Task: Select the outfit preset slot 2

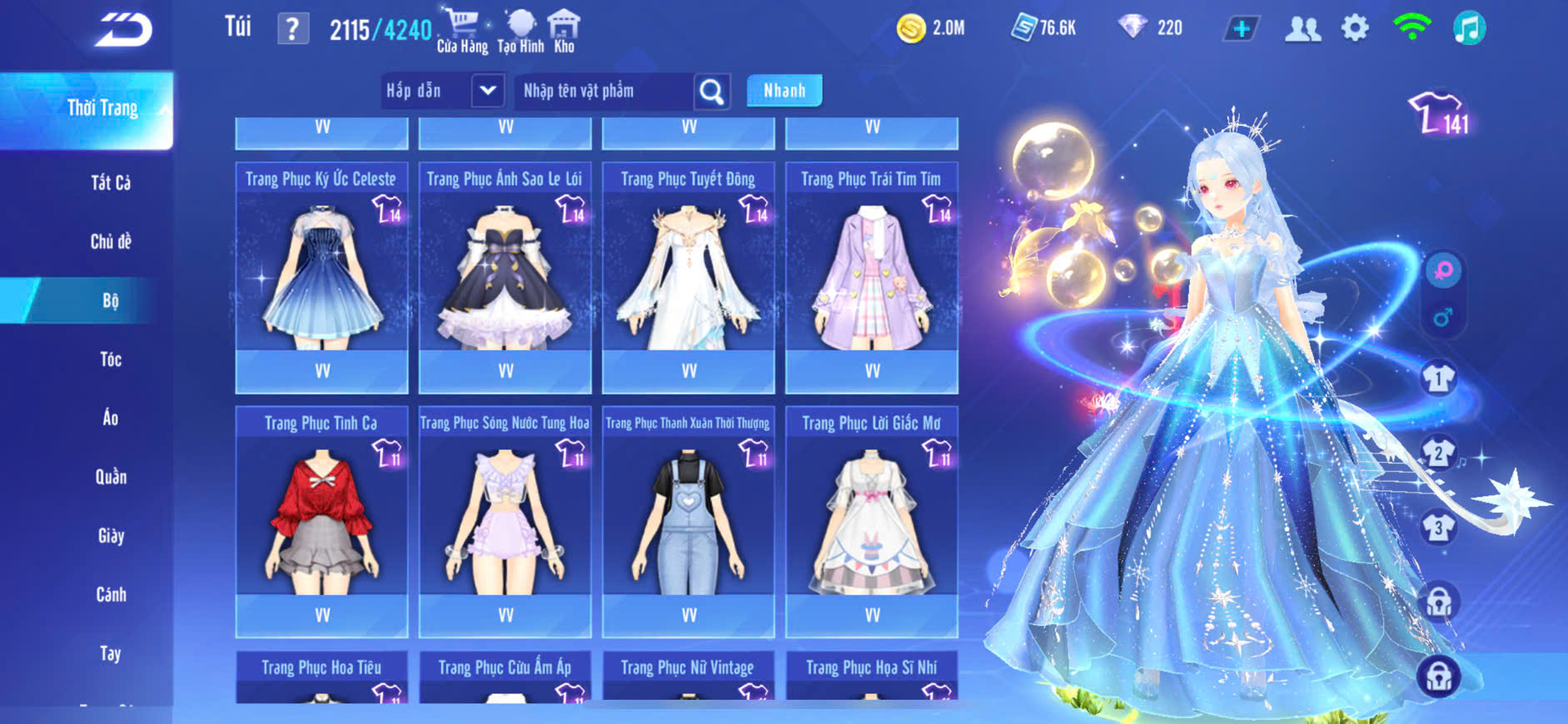Action: 1438,454
